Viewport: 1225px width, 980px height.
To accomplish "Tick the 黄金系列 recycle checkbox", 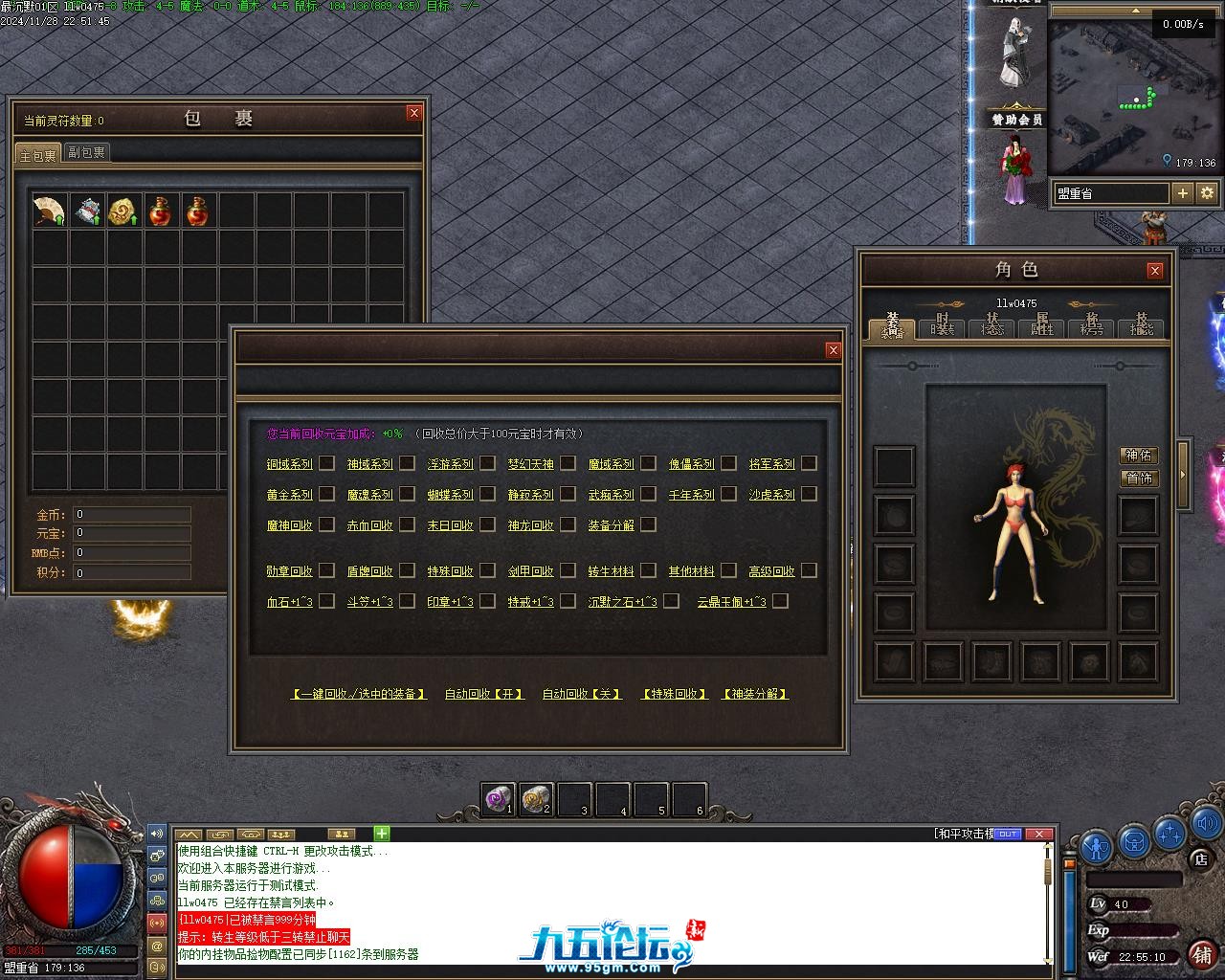I will (326, 494).
